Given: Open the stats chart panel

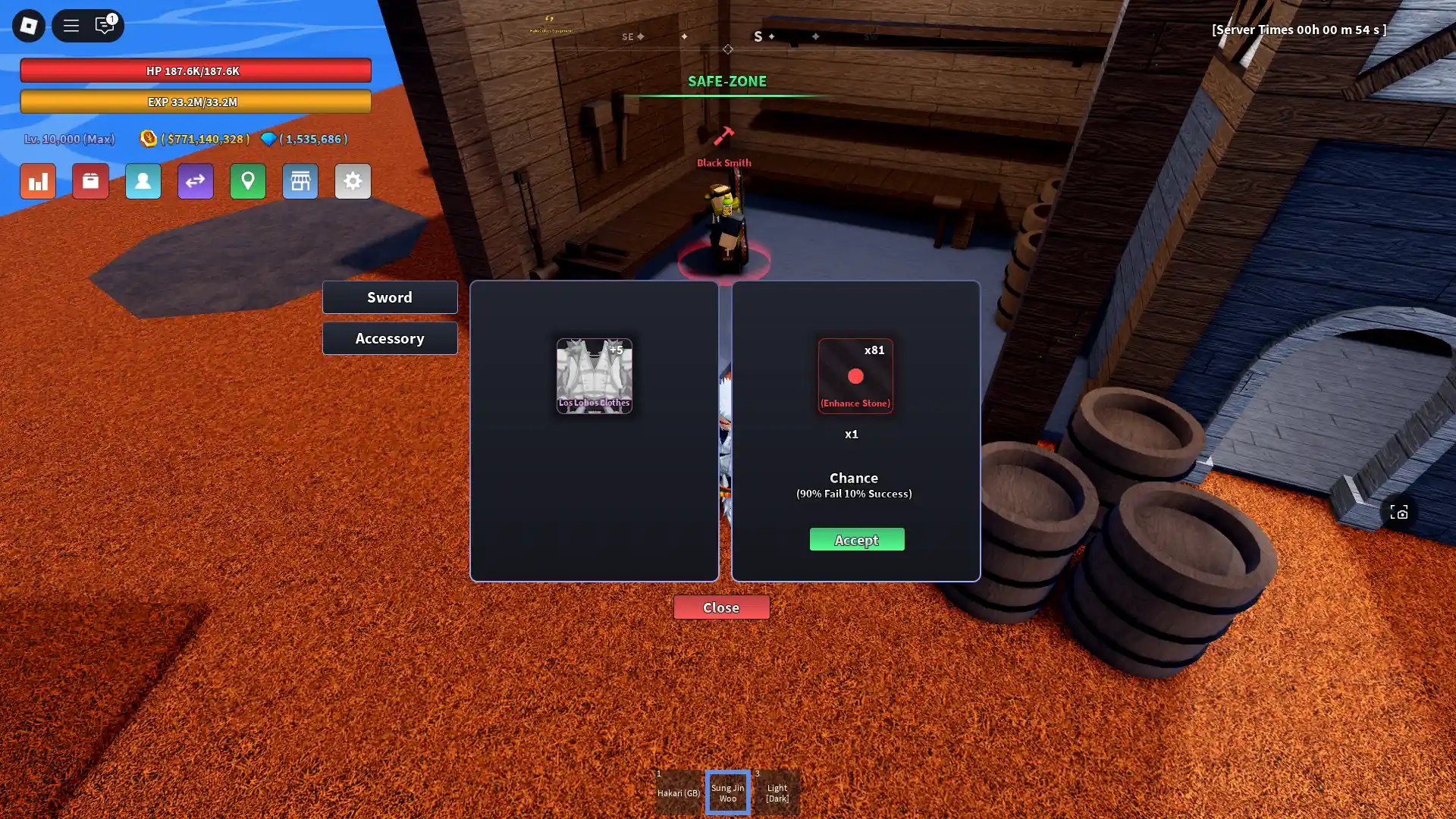Looking at the screenshot, I should pyautogui.click(x=37, y=181).
